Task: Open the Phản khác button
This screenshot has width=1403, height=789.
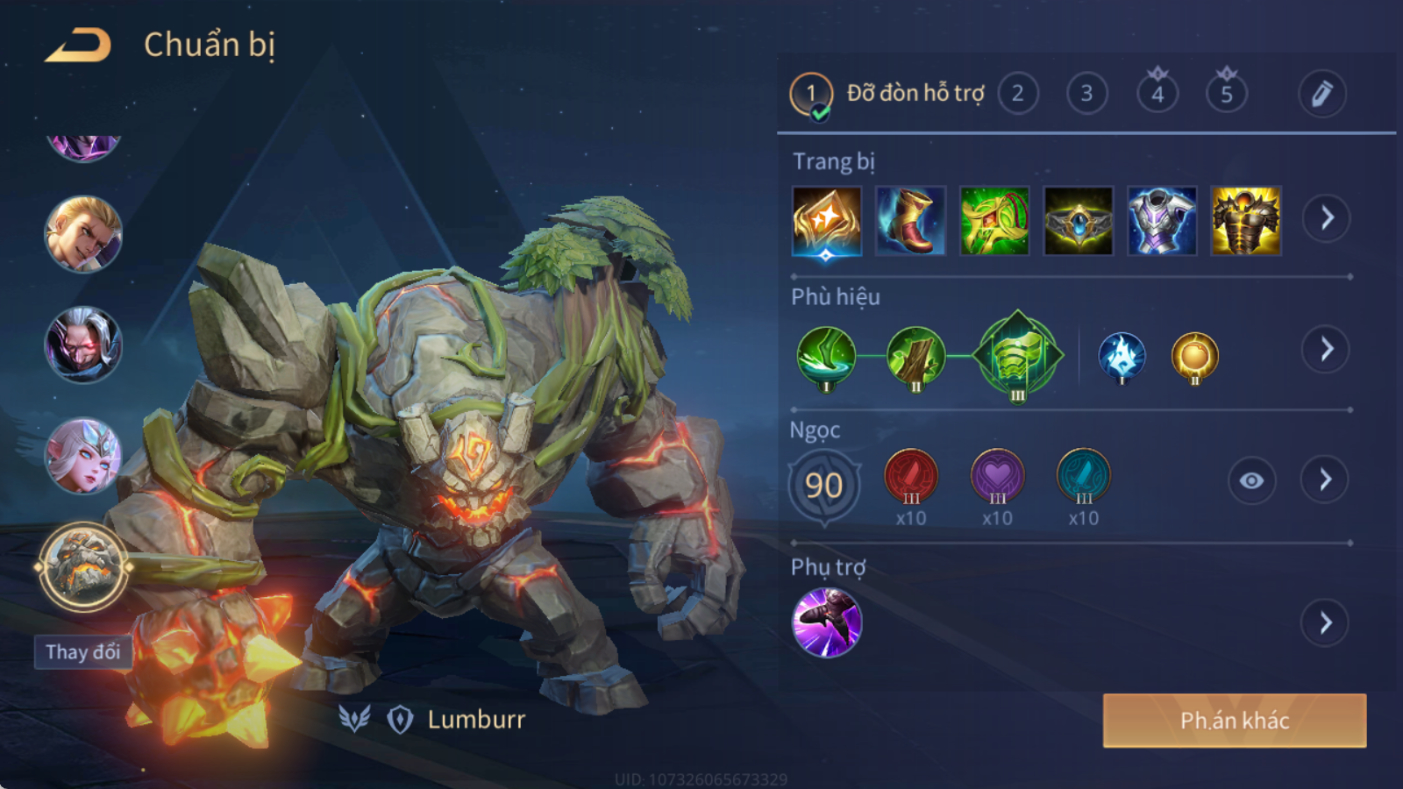Action: (1234, 721)
